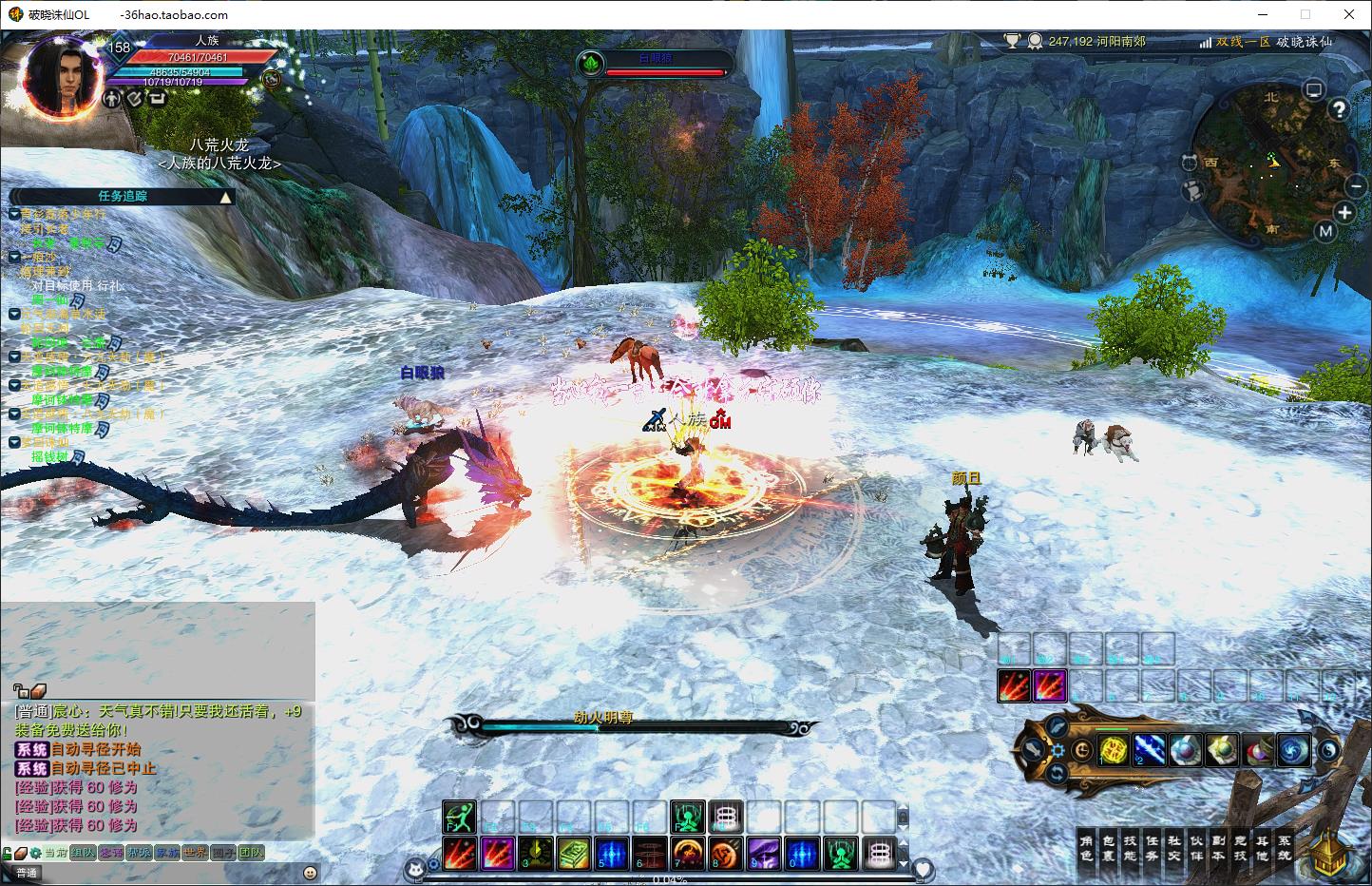Viewport: 1372px width, 886px height.
Task: Open the 角色 character menu
Action: click(1086, 848)
